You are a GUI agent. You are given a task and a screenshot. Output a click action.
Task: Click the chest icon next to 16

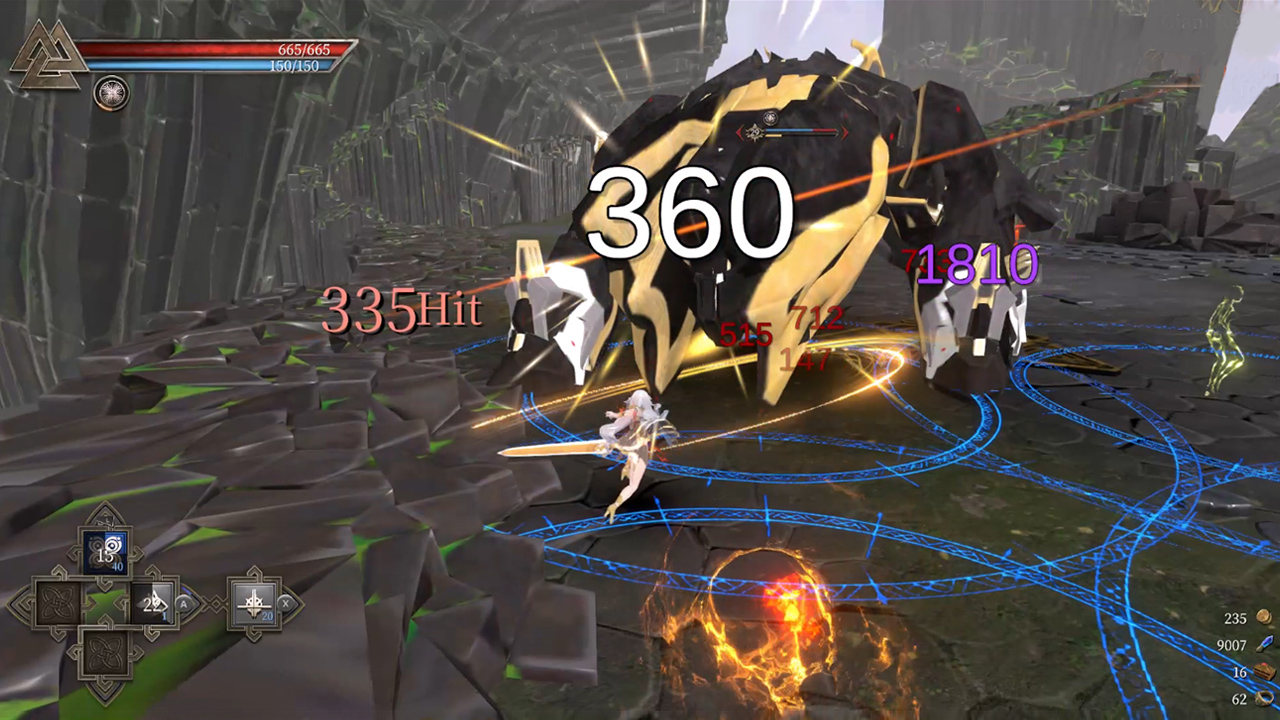point(1264,671)
